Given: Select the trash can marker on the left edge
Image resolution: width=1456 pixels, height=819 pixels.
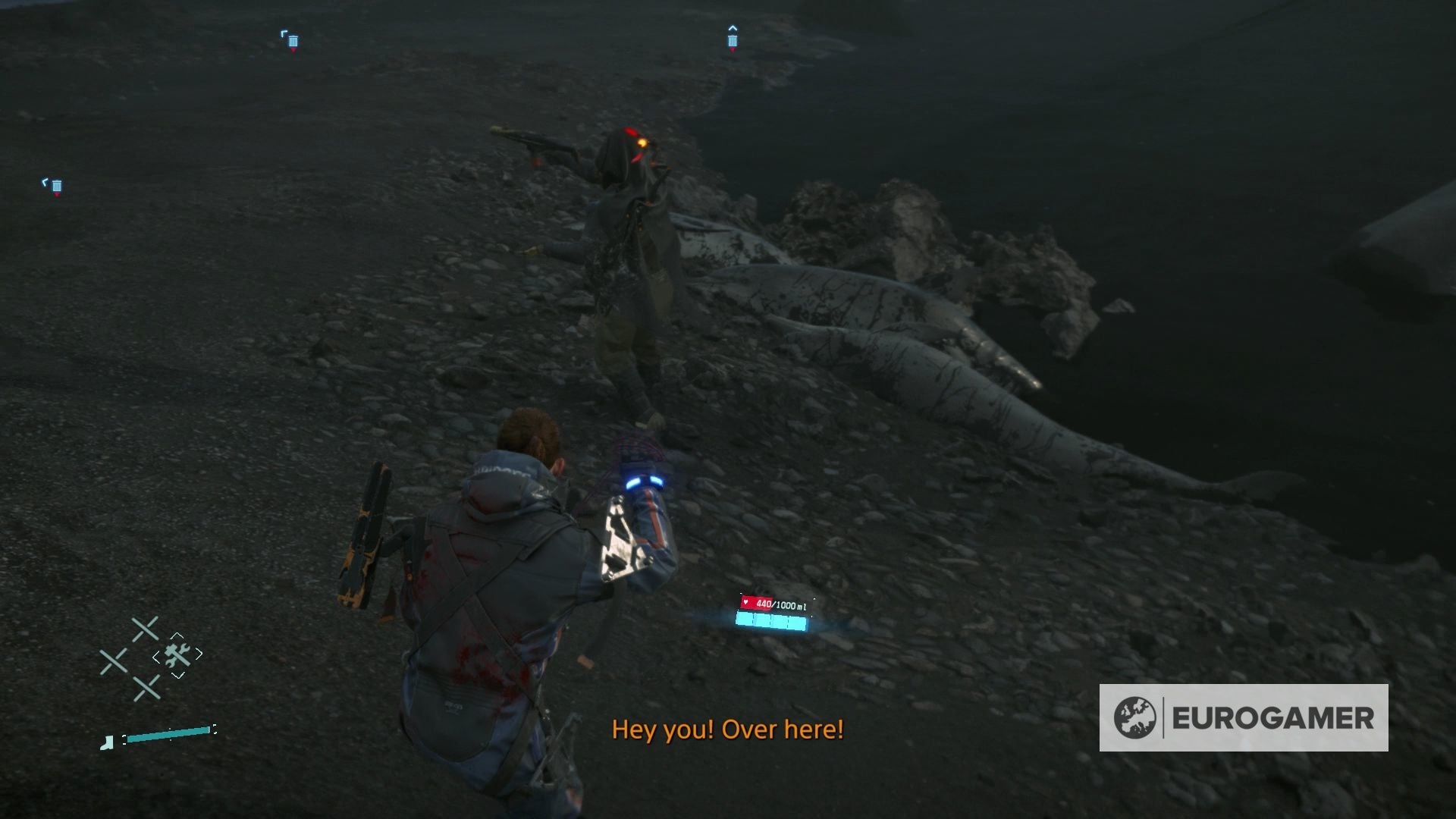Looking at the screenshot, I should coord(57,186).
